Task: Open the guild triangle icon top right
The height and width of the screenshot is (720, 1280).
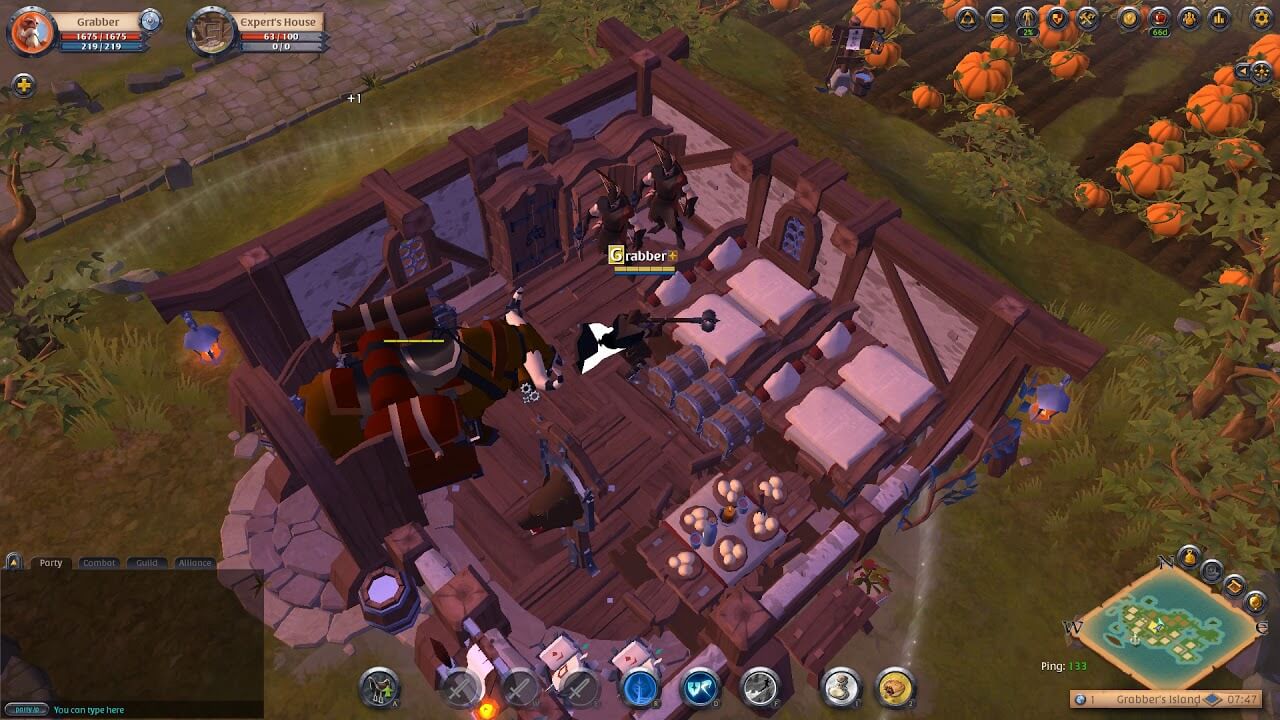Action: click(x=966, y=18)
